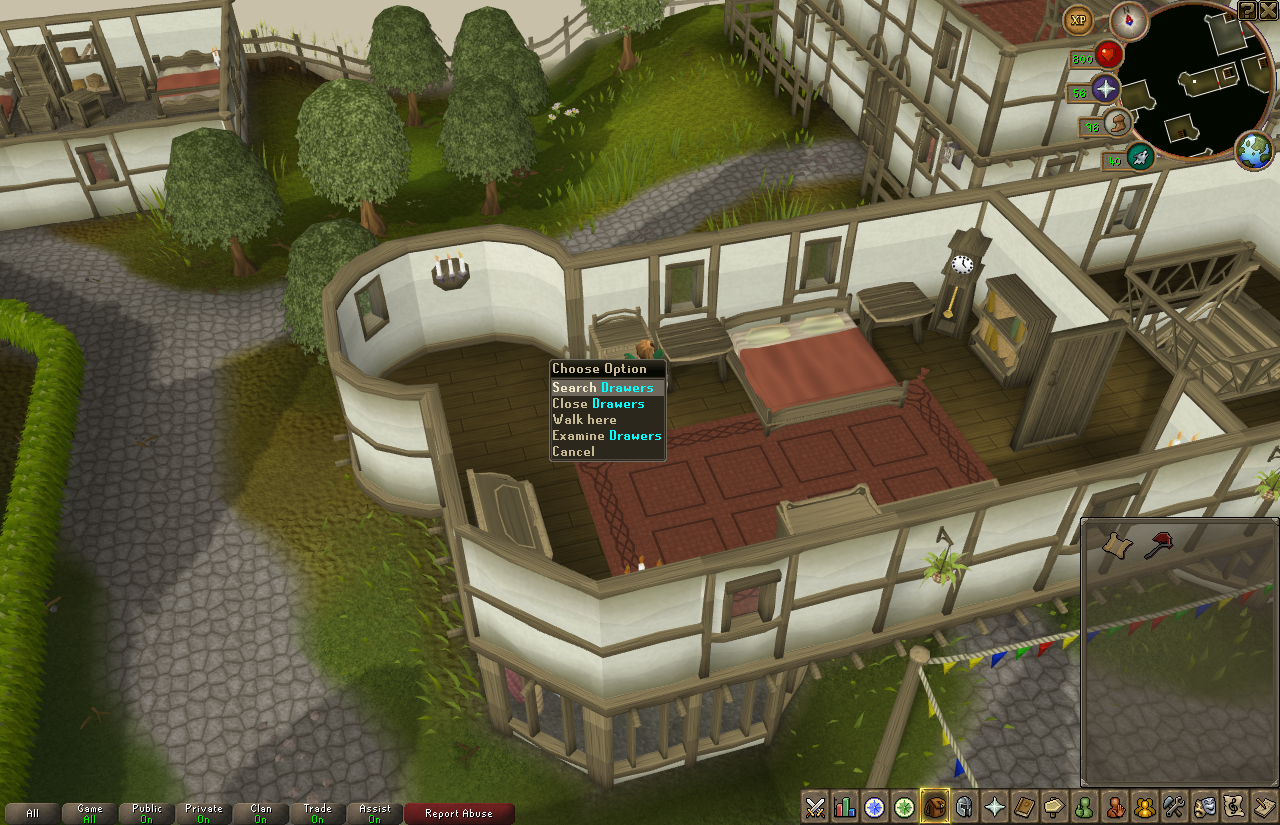
Task: Pick Examine Drawers from the menu
Action: coord(606,436)
